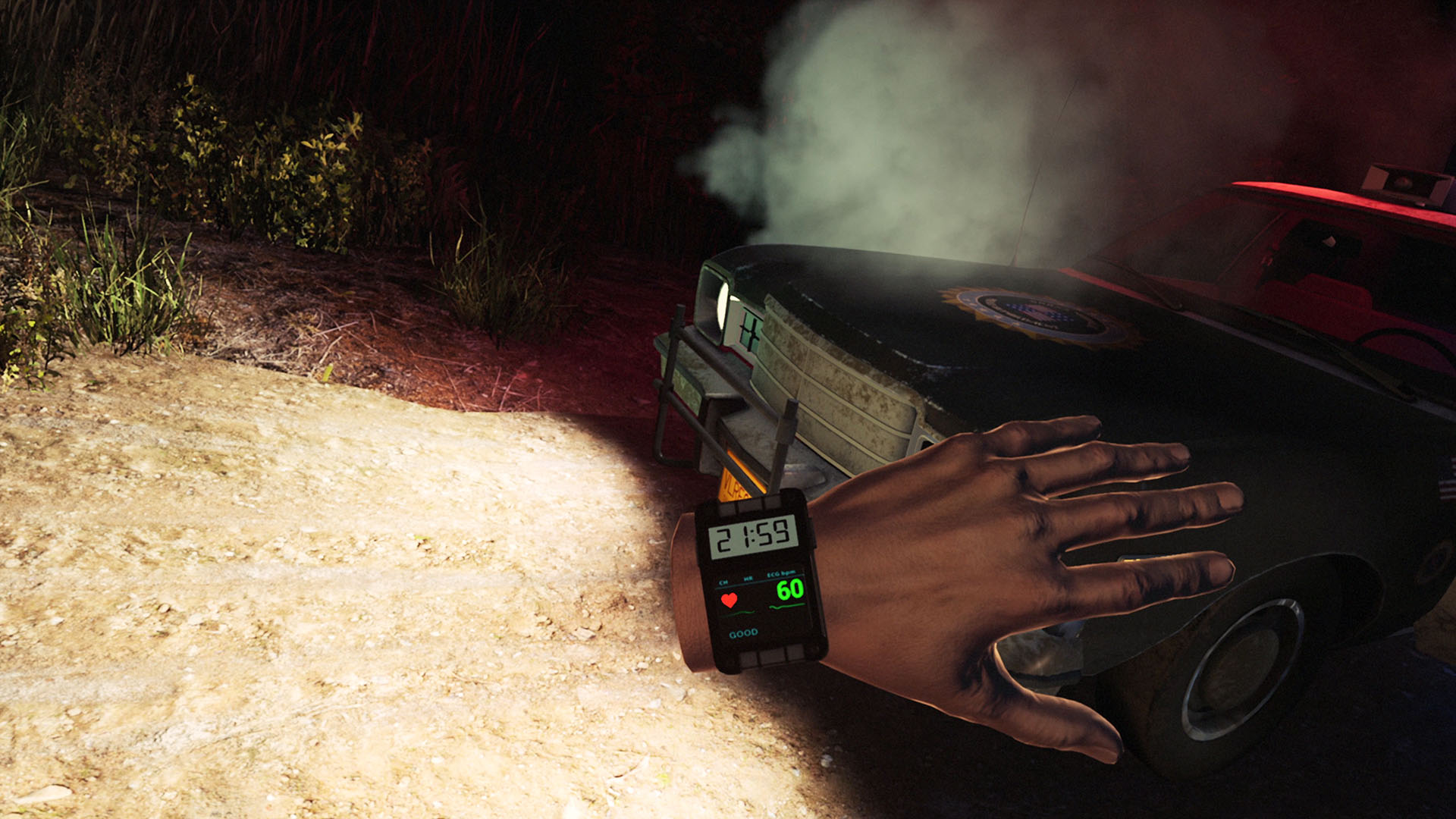Click the GOOD status label on the watch
Screen dimensions: 1456x819
point(743,632)
